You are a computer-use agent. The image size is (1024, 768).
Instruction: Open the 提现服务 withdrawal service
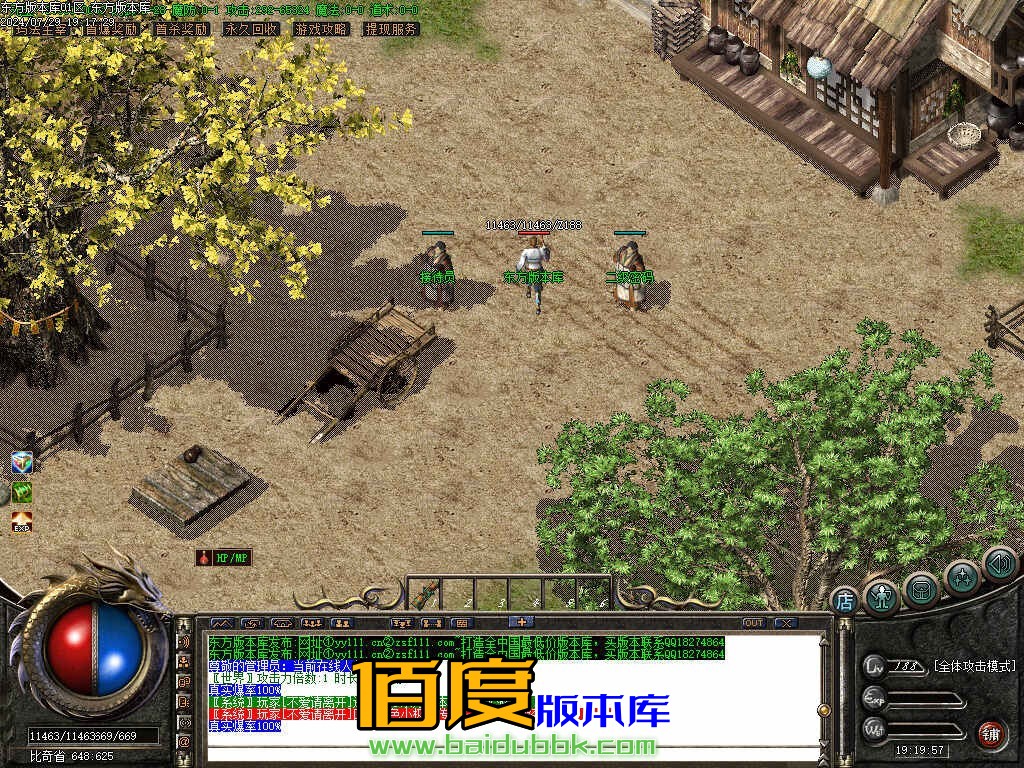[391, 30]
